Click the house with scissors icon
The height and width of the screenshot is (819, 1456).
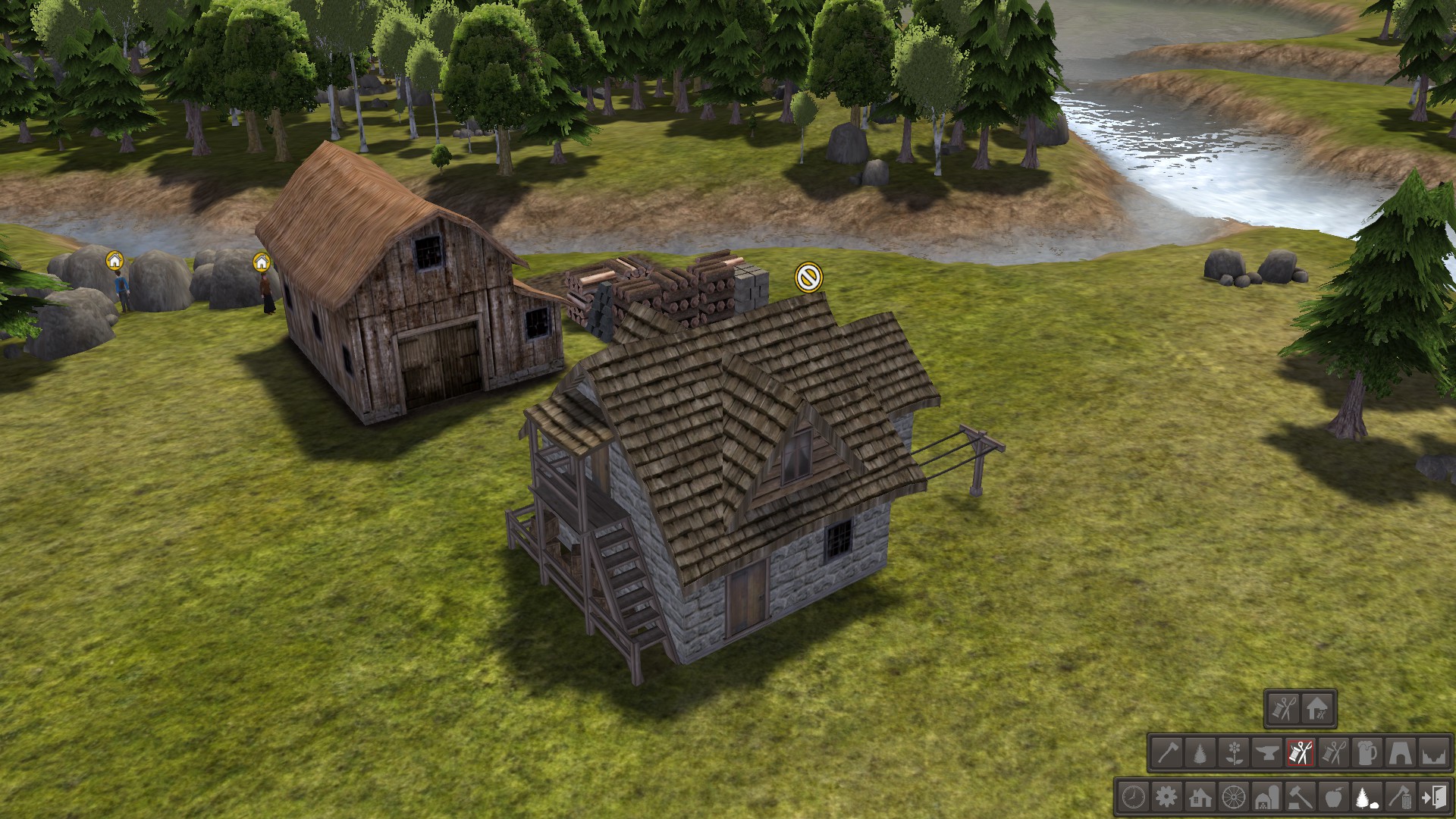[1318, 710]
